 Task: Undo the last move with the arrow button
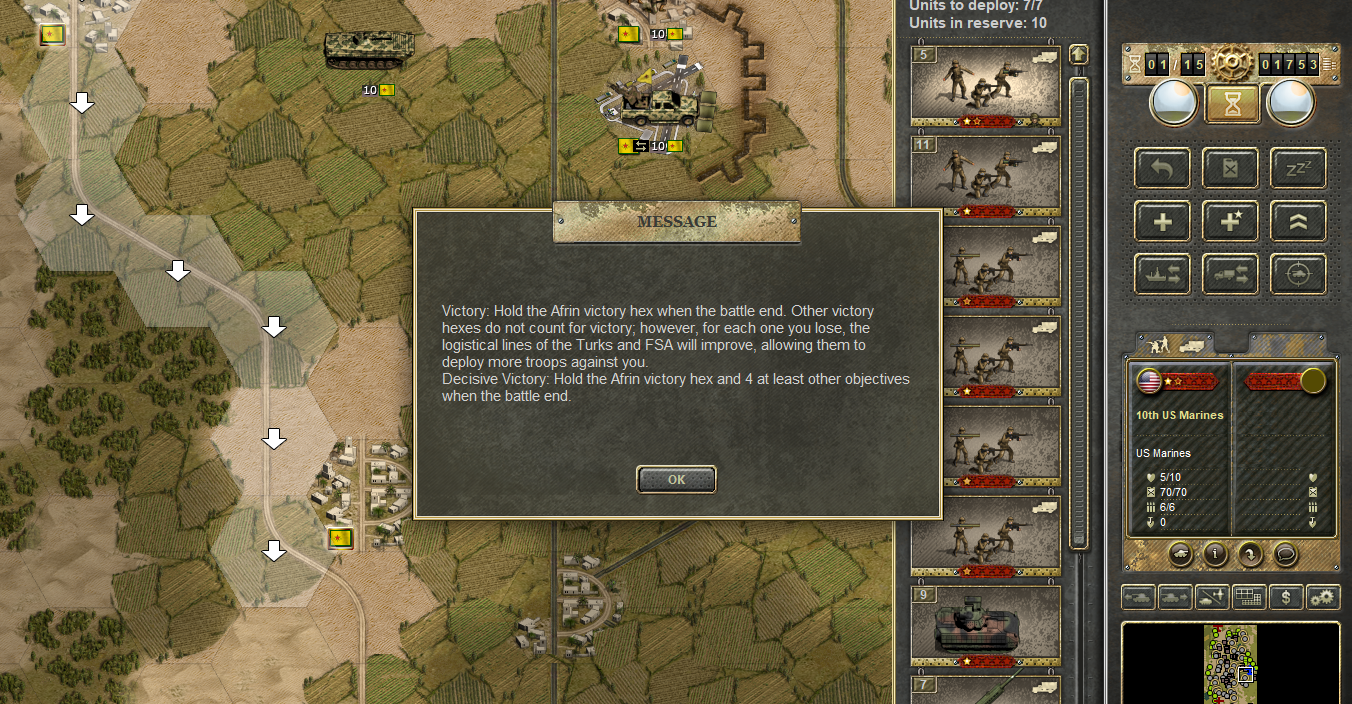tap(1162, 169)
